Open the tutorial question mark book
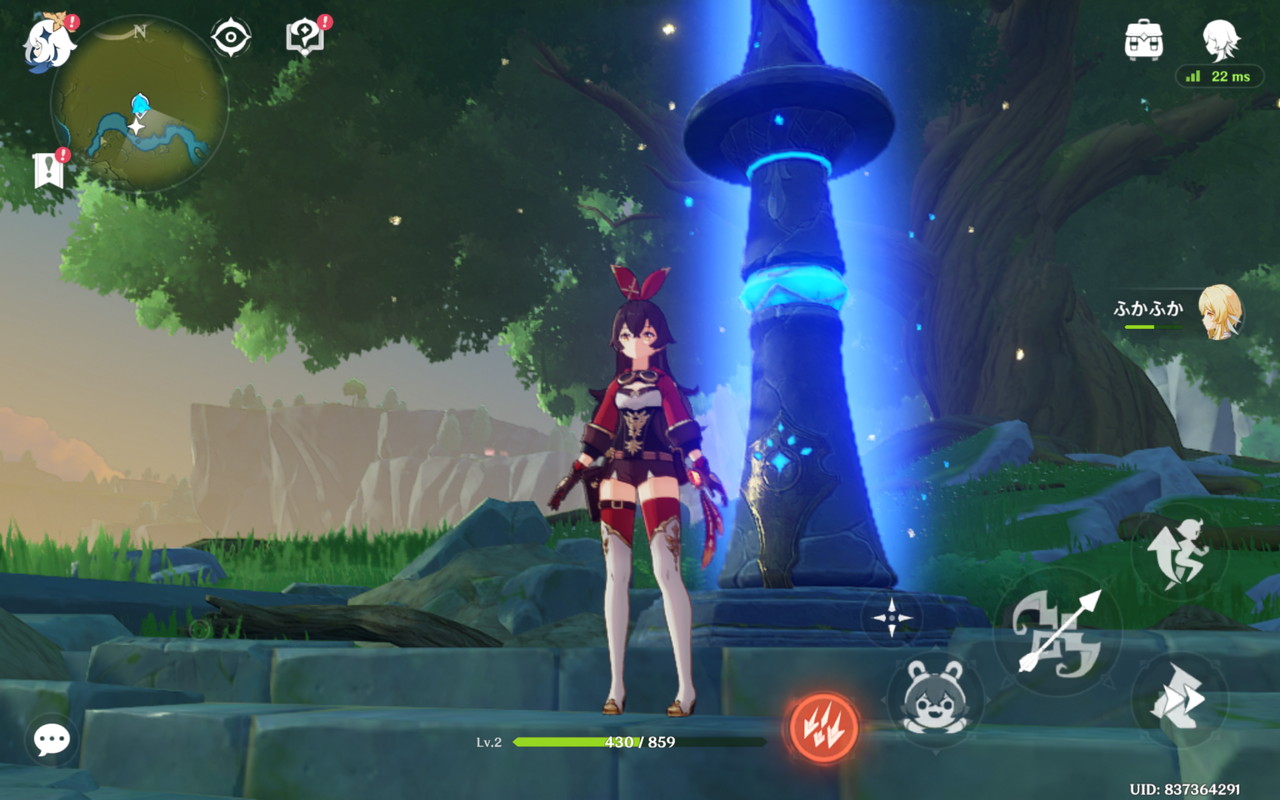This screenshot has width=1280, height=800. pyautogui.click(x=303, y=38)
